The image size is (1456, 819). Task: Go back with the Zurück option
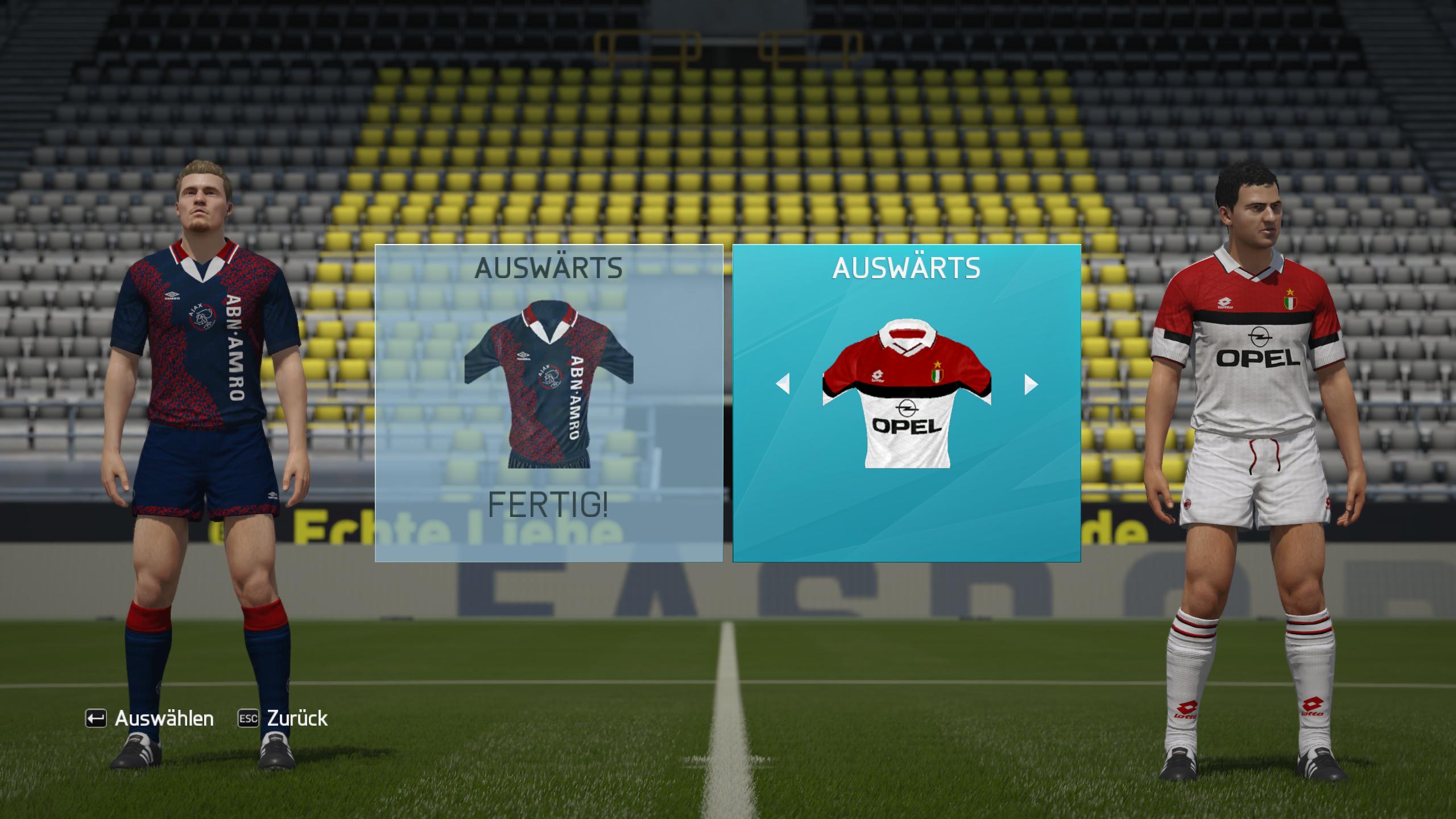click(x=283, y=718)
